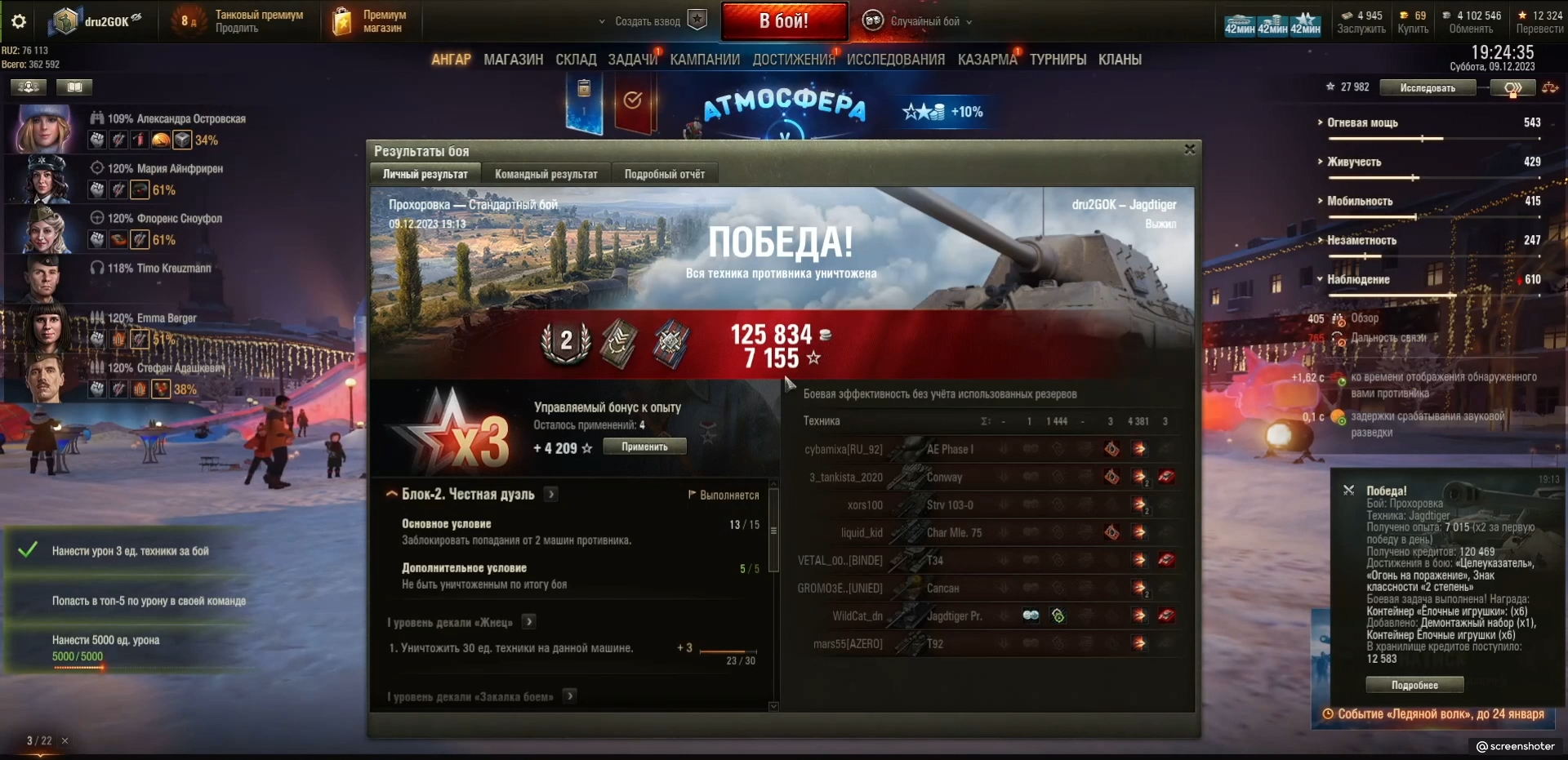Start battle with the red В бой! button

tap(783, 21)
